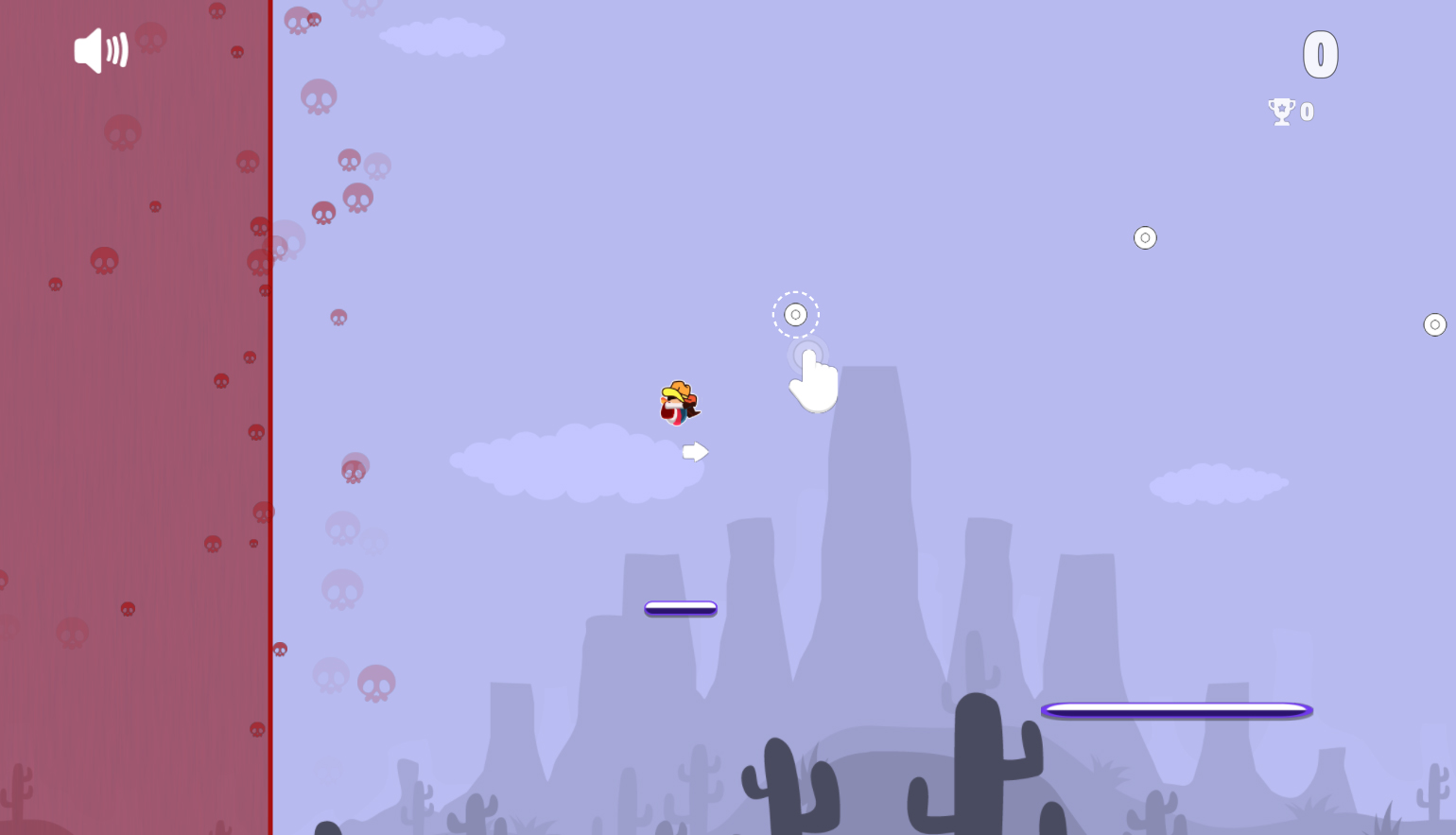Select the cowboy character

[677, 401]
